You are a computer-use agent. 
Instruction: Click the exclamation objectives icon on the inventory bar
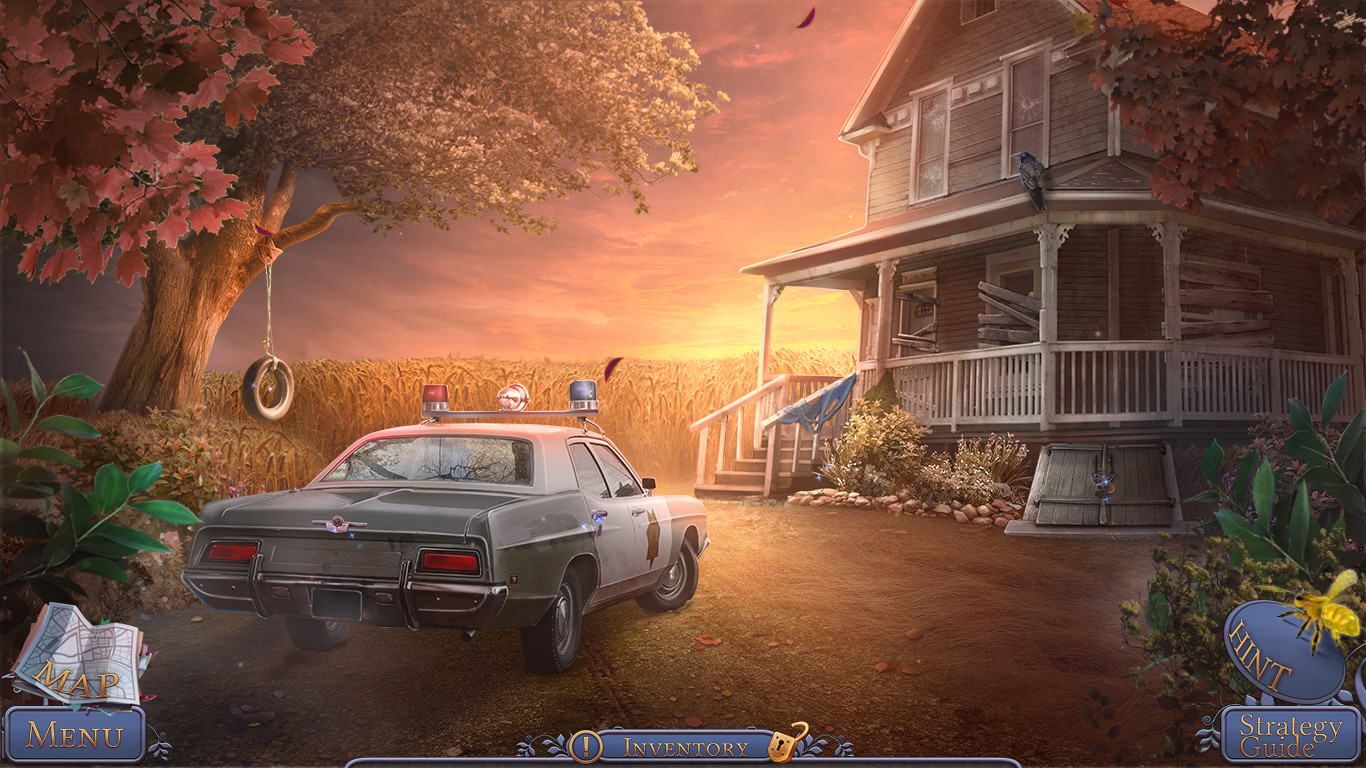(588, 745)
